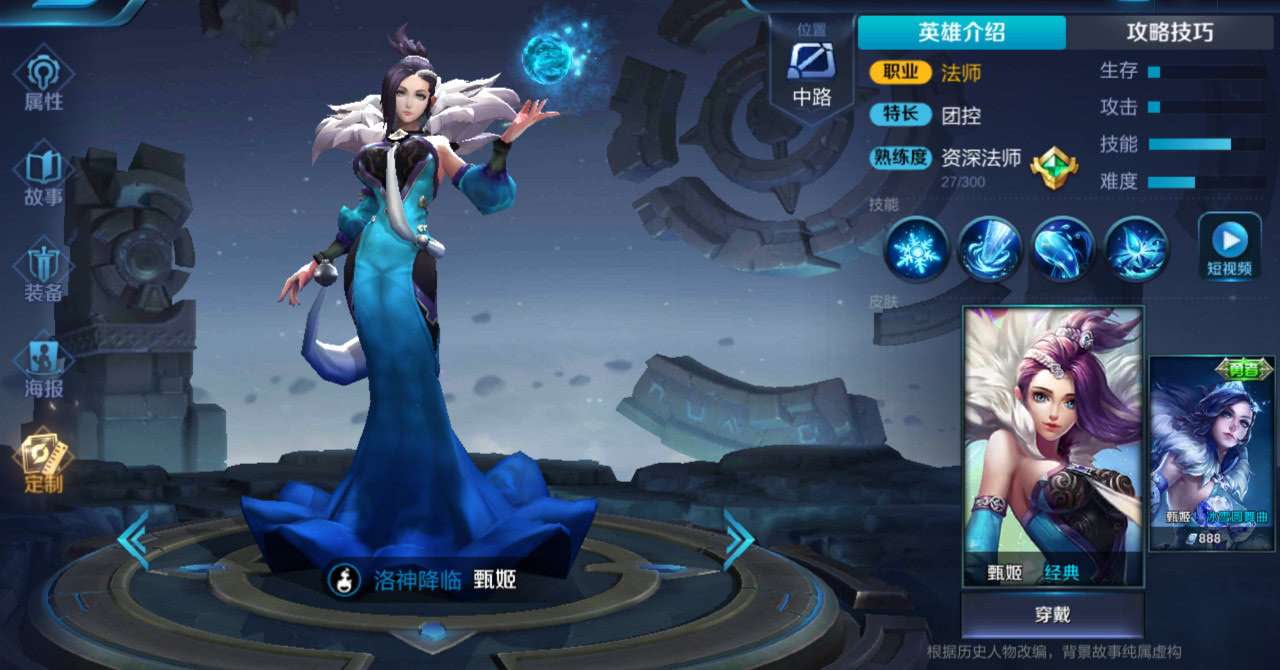This screenshot has width=1280, height=670.
Task: Open the 攻略技巧 tab
Action: [x=1169, y=32]
